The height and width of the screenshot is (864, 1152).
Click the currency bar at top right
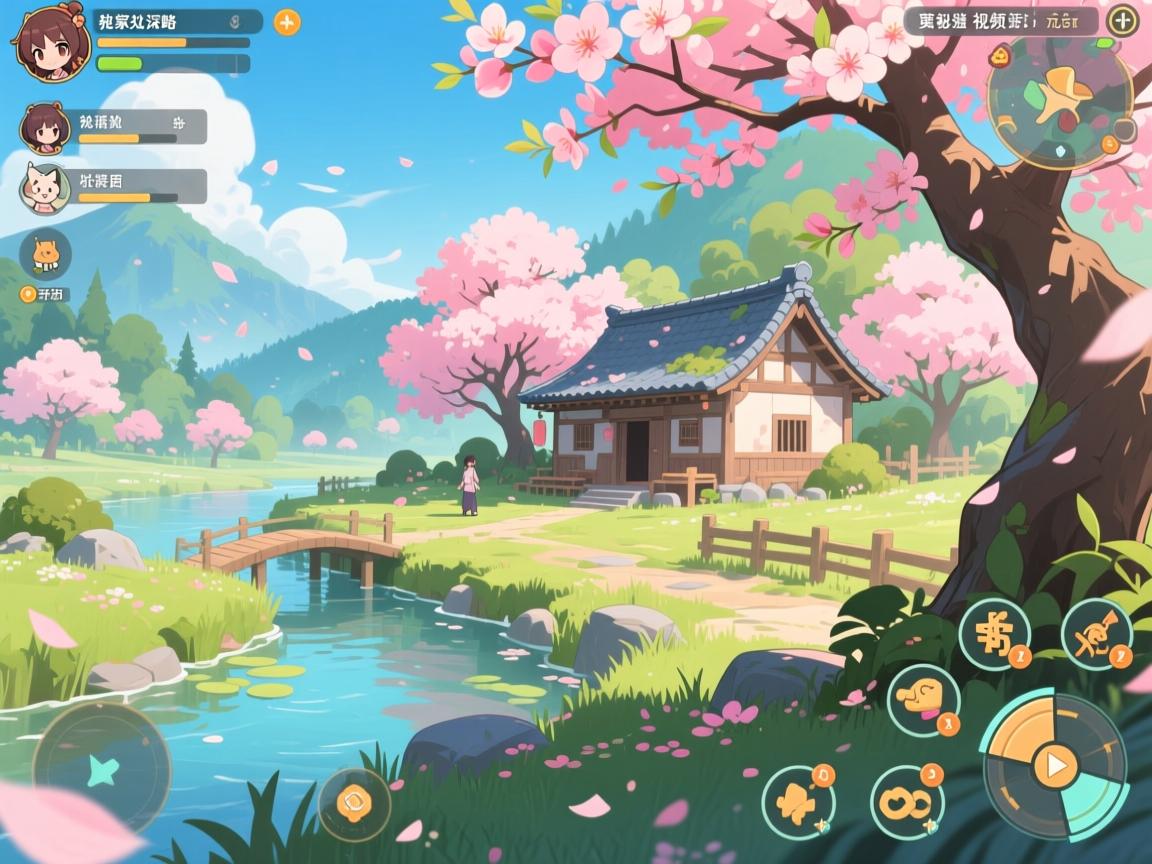[1000, 21]
